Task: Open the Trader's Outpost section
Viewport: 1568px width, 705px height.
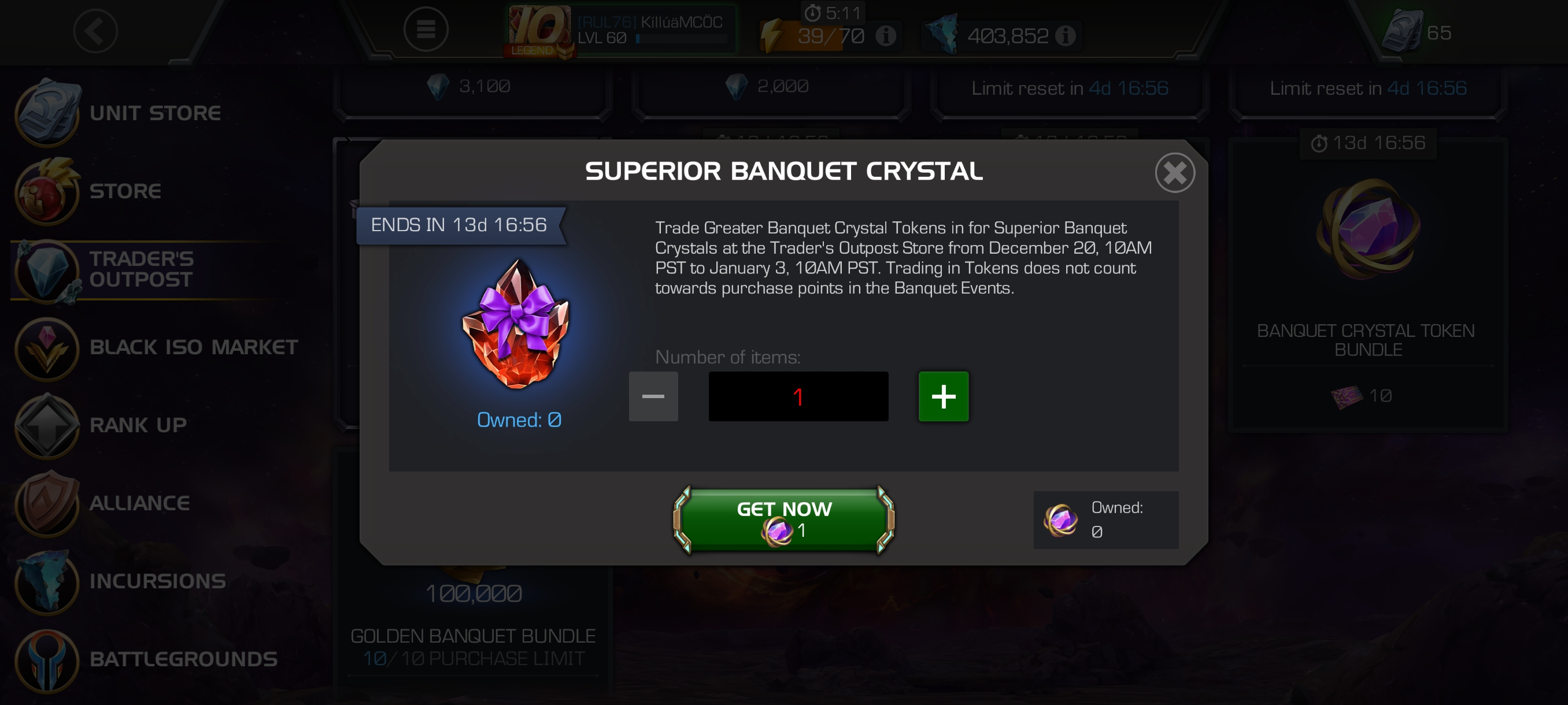Action: [47, 270]
